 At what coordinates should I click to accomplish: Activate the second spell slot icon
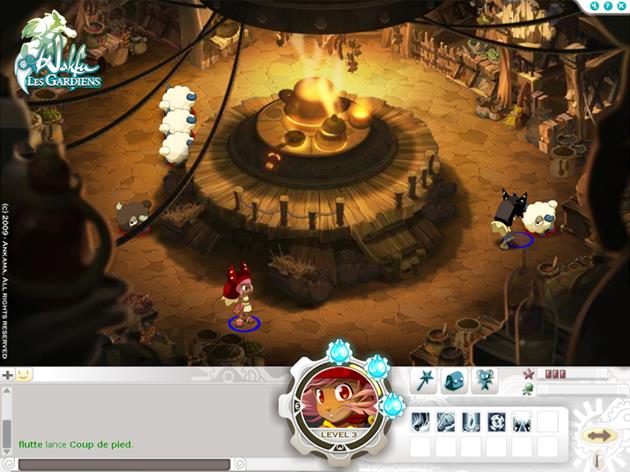(x=446, y=422)
